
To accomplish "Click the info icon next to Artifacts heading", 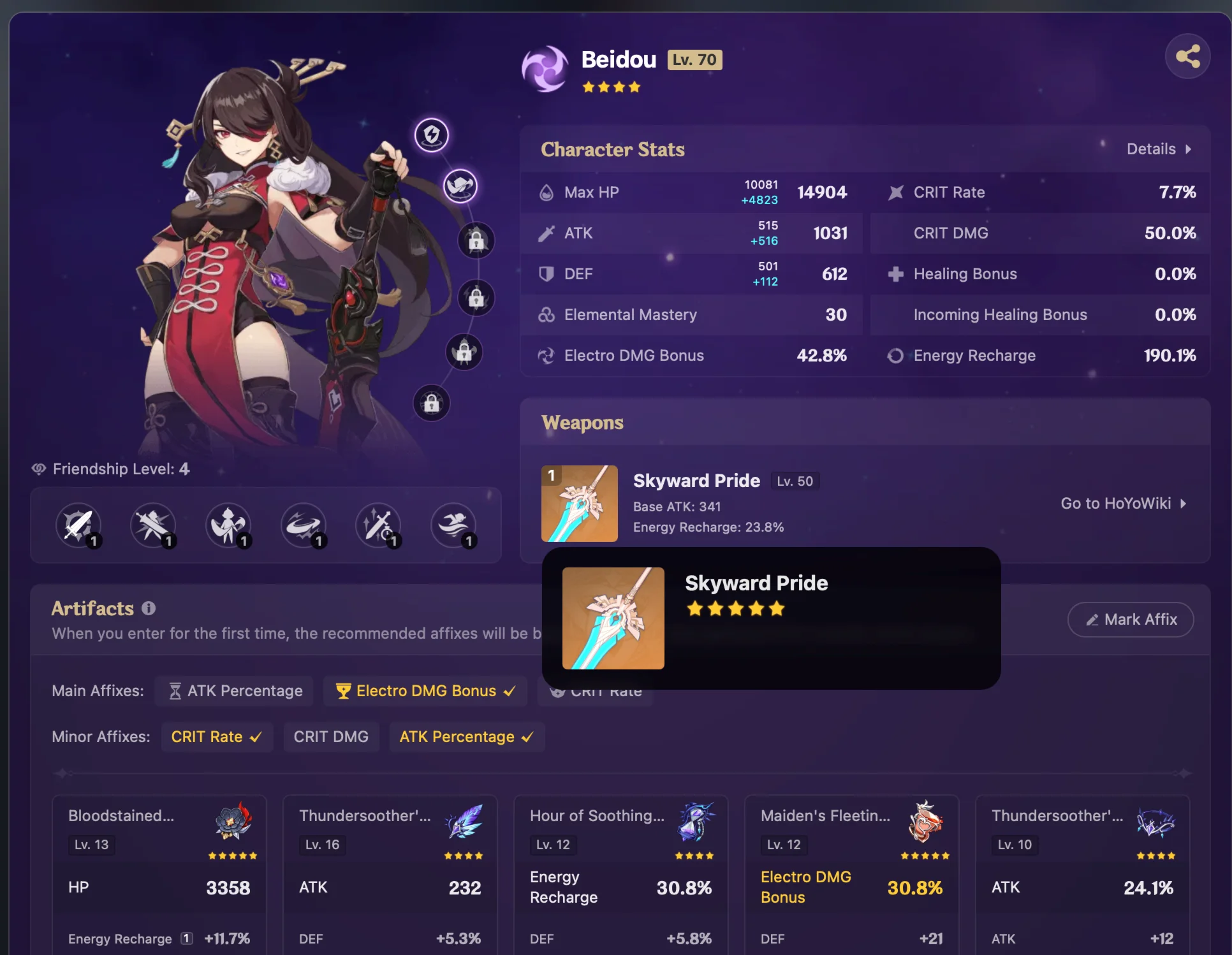I will [x=149, y=609].
